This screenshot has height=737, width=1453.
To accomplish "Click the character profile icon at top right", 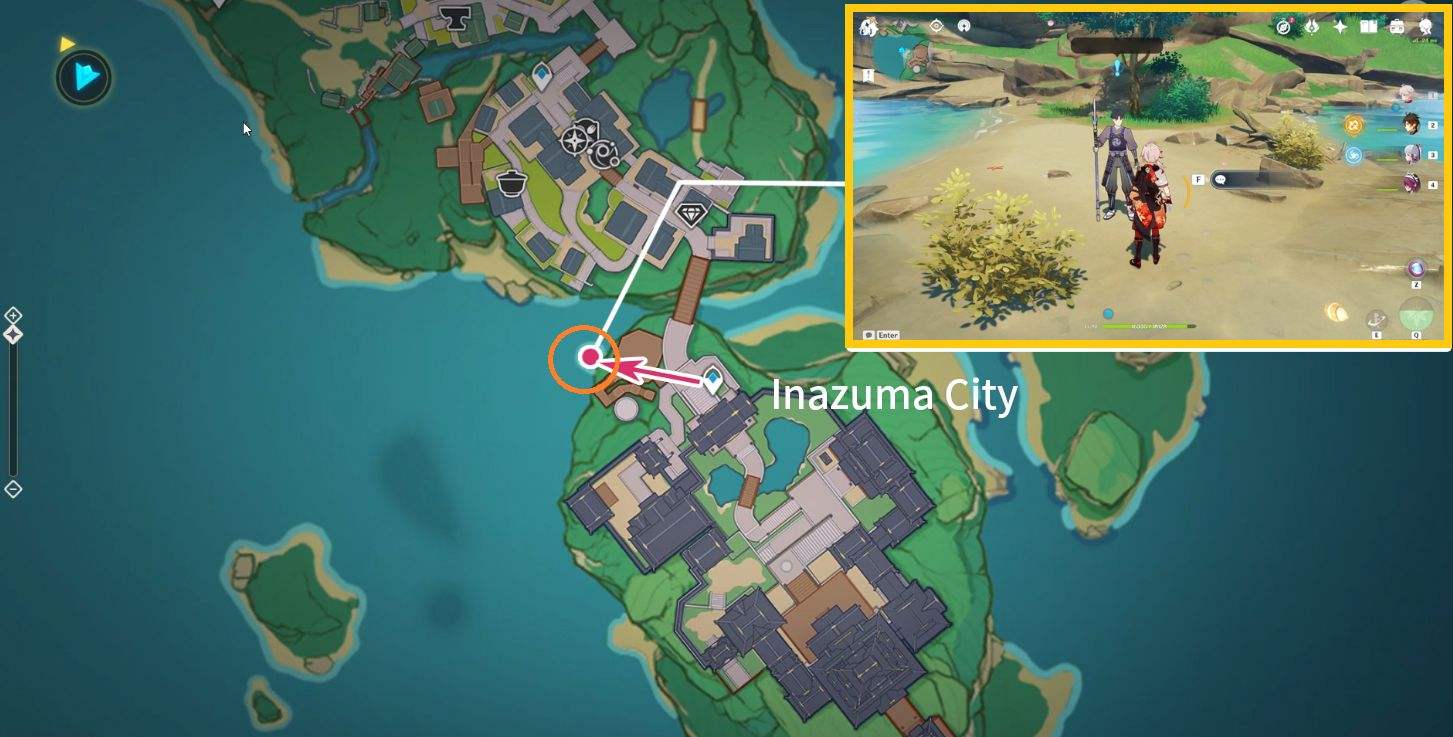I will point(1424,27).
